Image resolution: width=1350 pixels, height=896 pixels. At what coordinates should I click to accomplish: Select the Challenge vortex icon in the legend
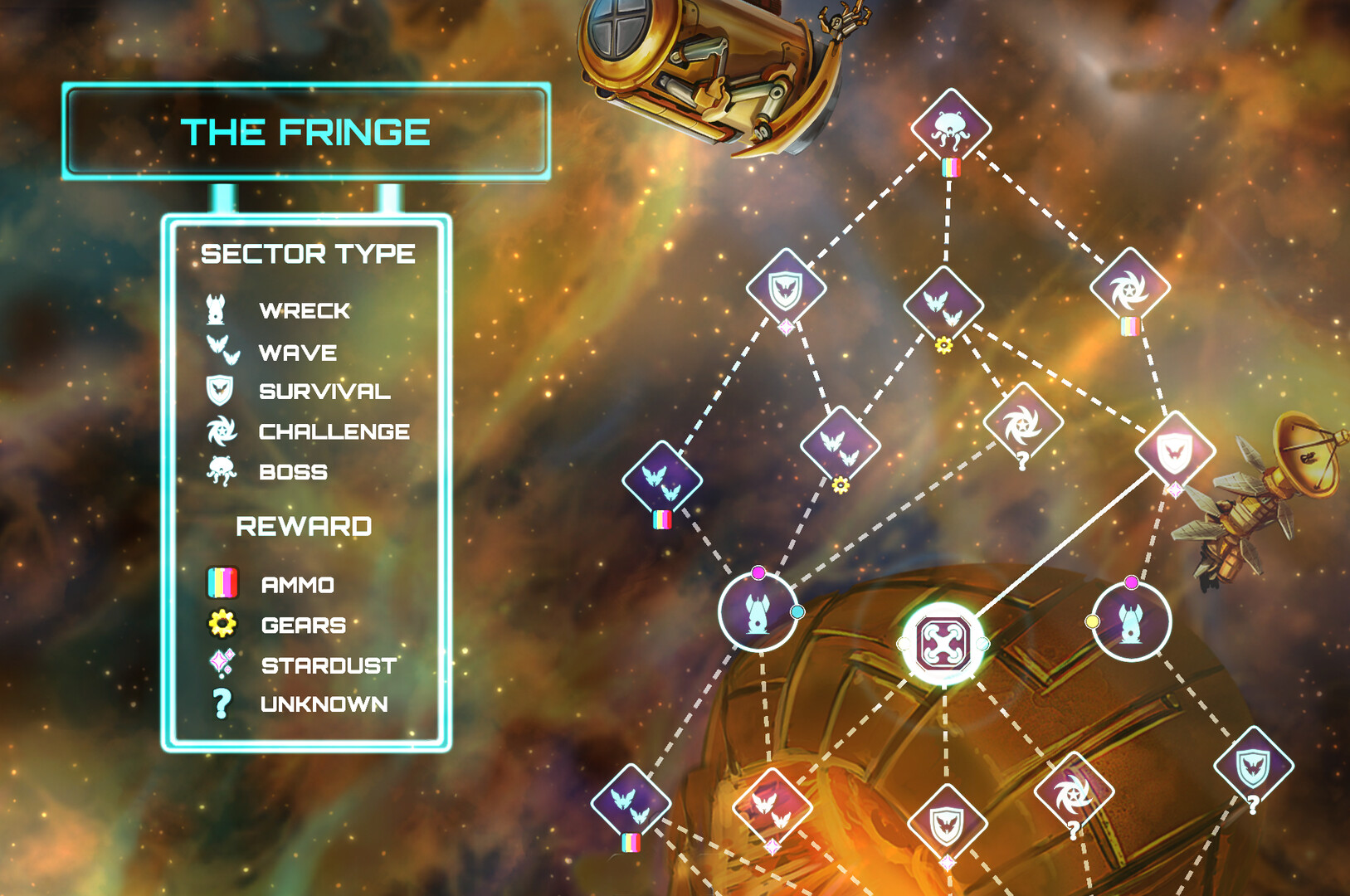220,431
